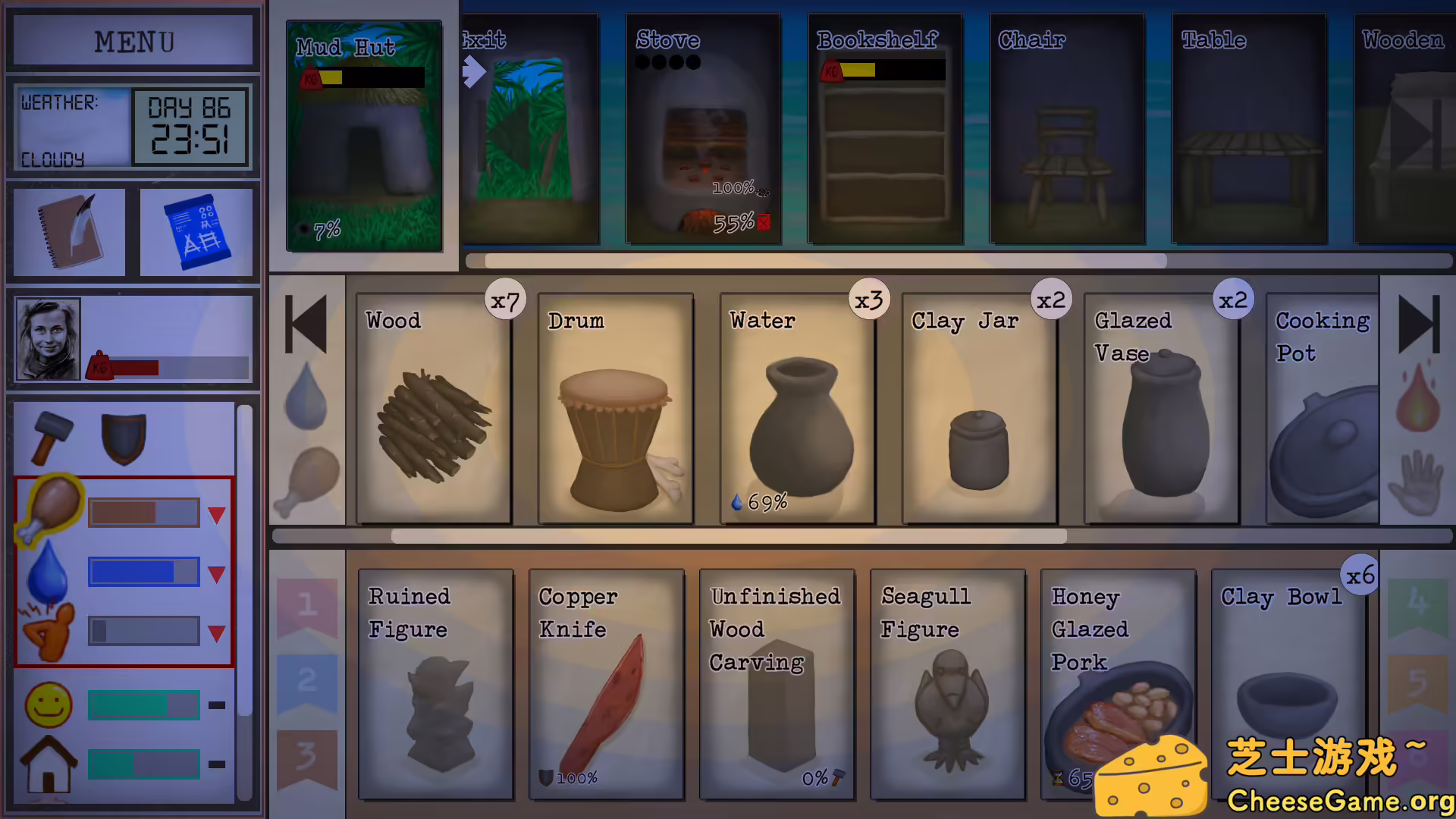
Task: Click the hand icon on the right edge
Action: point(1417,482)
